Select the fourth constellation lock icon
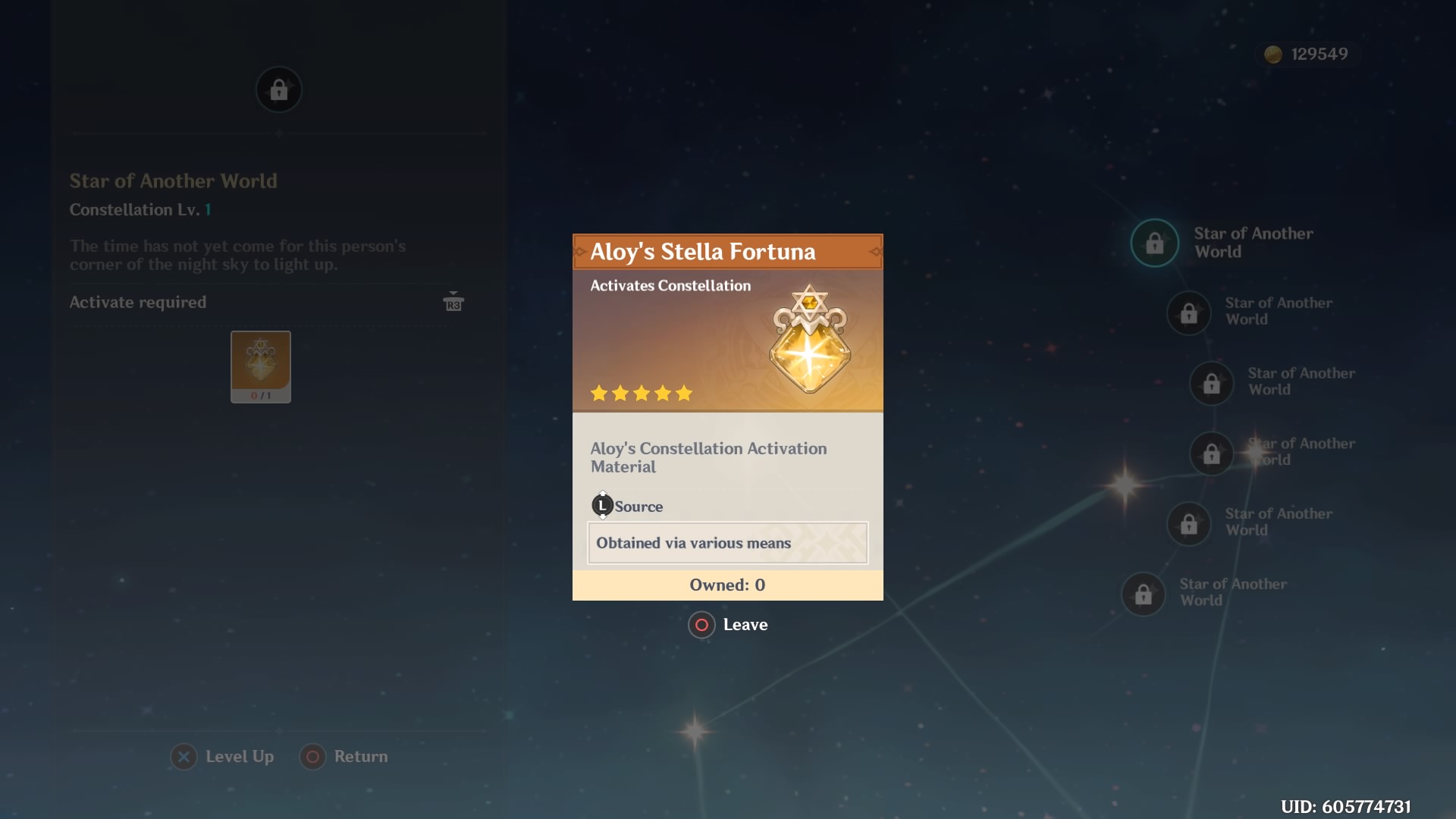The width and height of the screenshot is (1456, 819). 1212,453
